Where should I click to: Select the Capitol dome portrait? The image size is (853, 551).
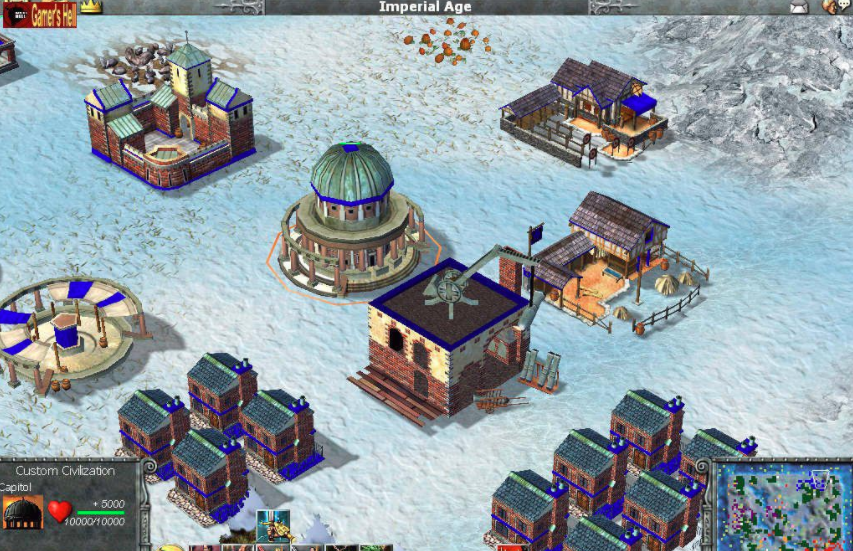point(23,511)
